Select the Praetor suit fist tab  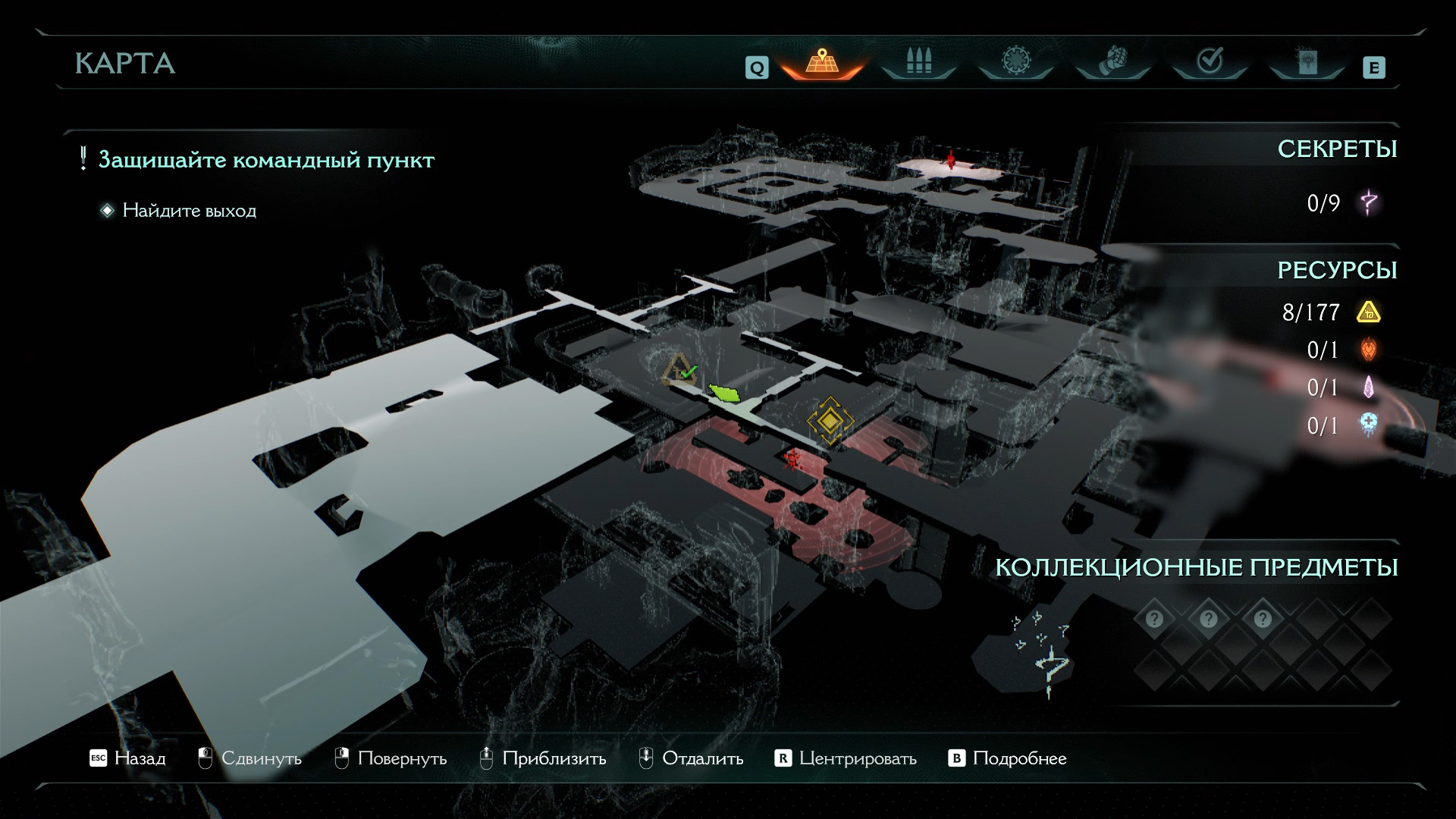coord(1112,61)
